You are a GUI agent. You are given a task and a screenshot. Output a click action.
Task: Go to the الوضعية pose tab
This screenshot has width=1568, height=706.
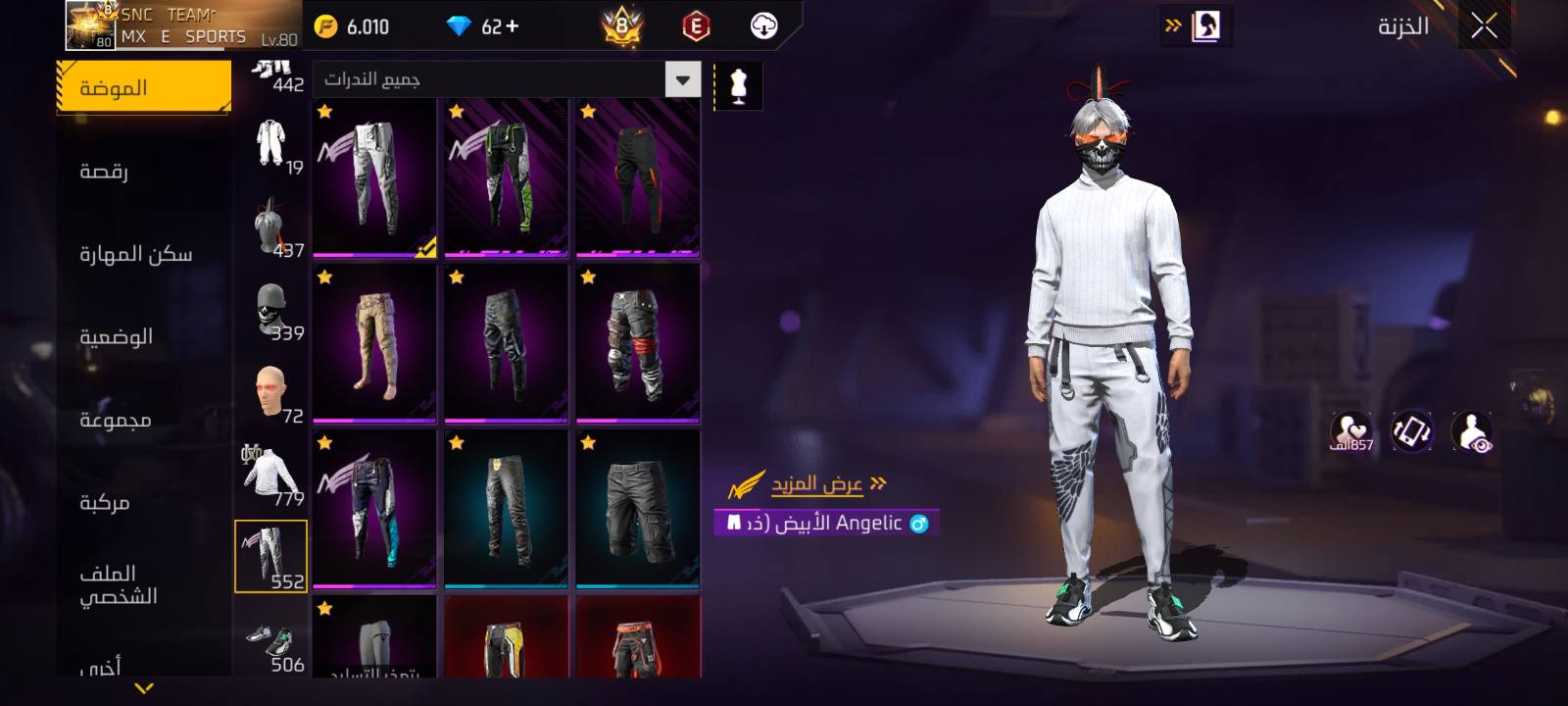click(116, 336)
